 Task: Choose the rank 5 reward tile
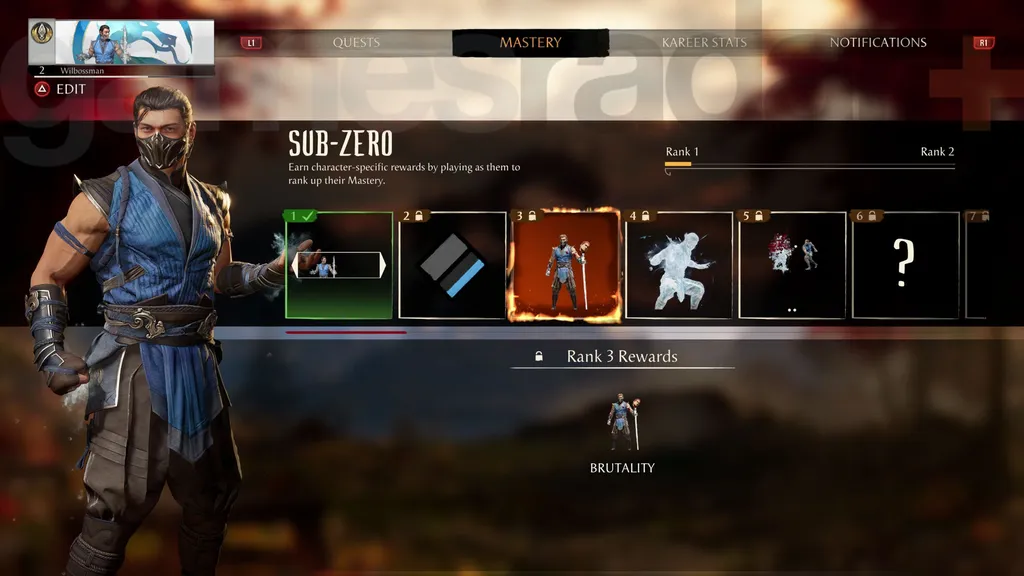pyautogui.click(x=792, y=266)
